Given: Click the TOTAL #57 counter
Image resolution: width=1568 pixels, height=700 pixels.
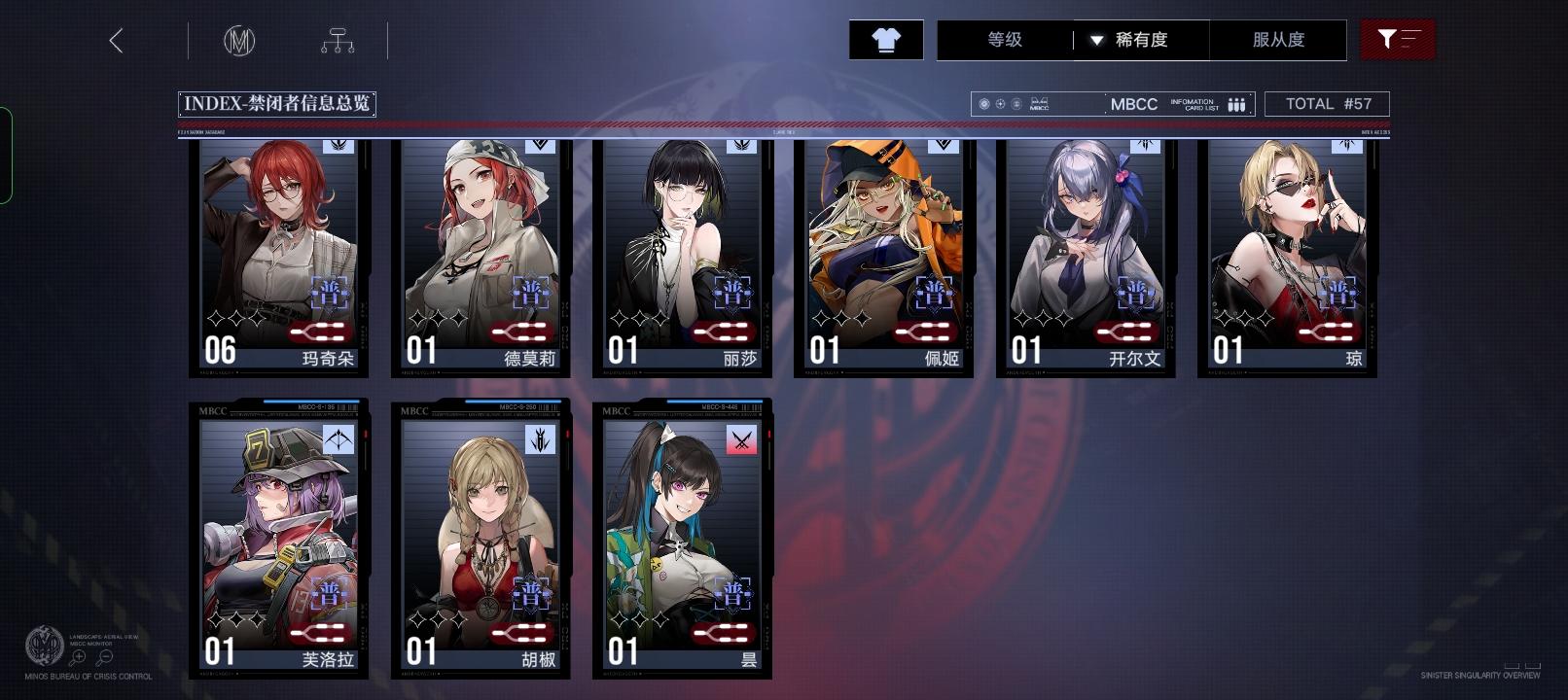Looking at the screenshot, I should [1327, 103].
